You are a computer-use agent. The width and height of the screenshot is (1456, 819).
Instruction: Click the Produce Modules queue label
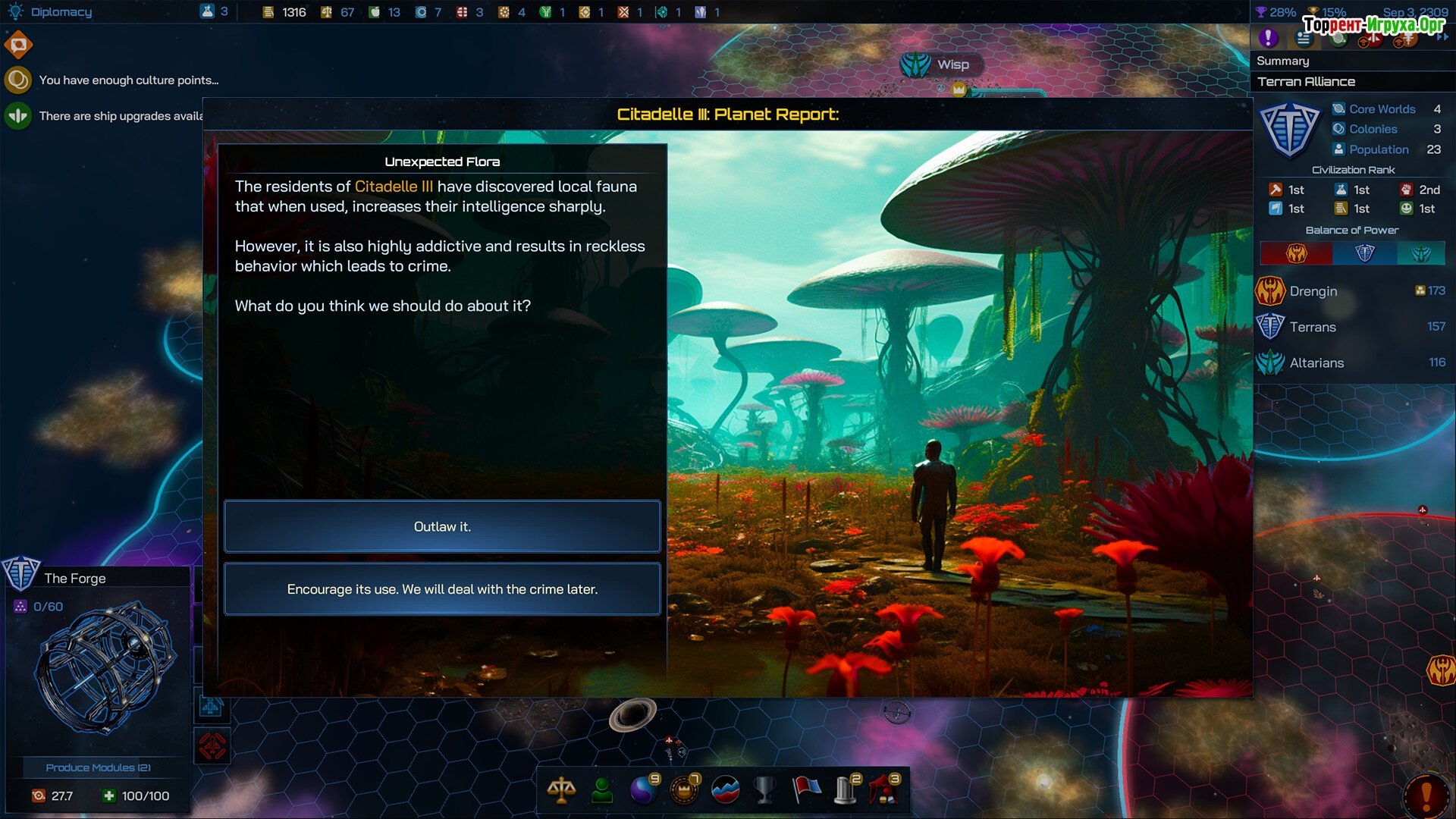pos(98,767)
